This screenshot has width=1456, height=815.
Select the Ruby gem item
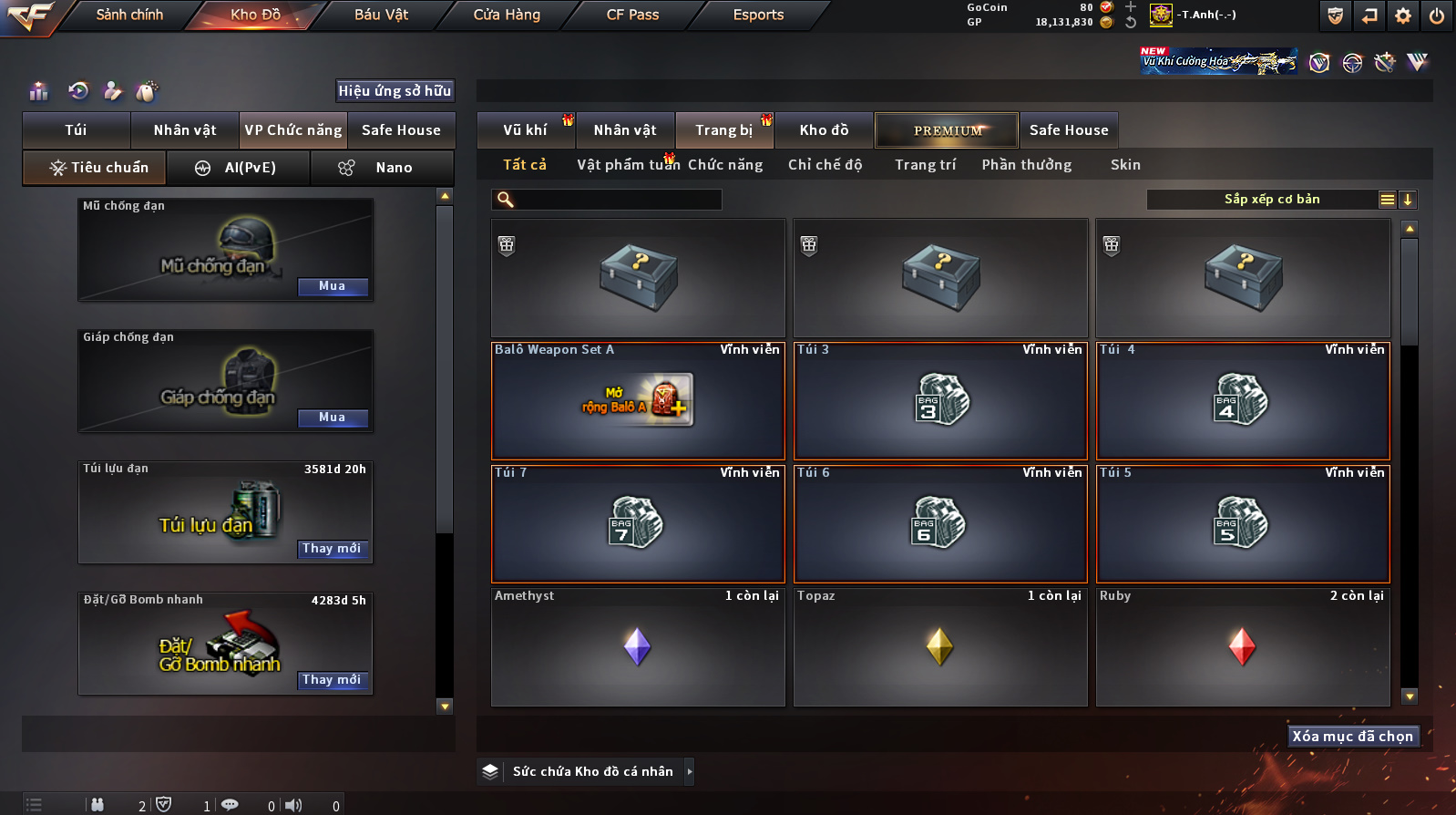(x=1243, y=646)
